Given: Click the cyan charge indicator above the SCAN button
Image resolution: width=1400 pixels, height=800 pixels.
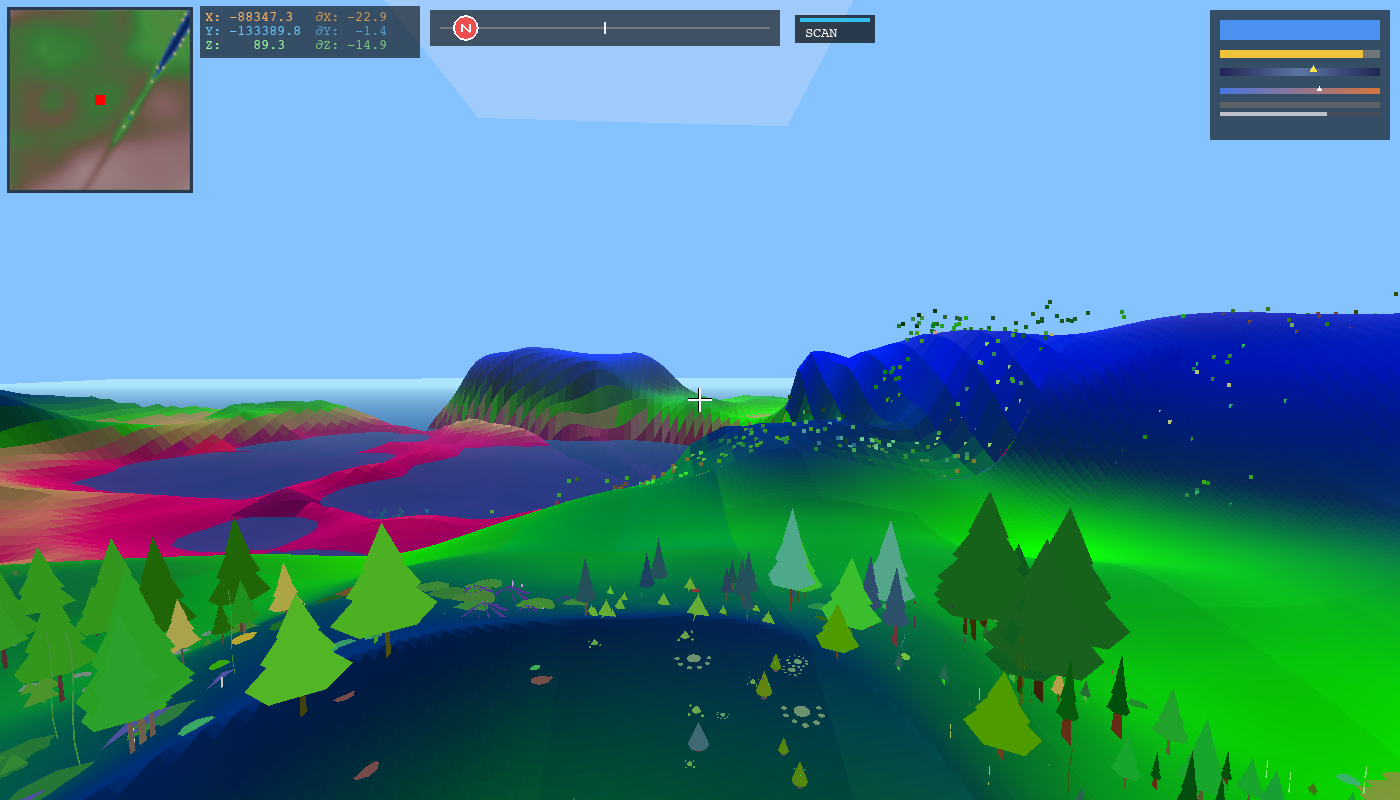Looking at the screenshot, I should click(833, 18).
